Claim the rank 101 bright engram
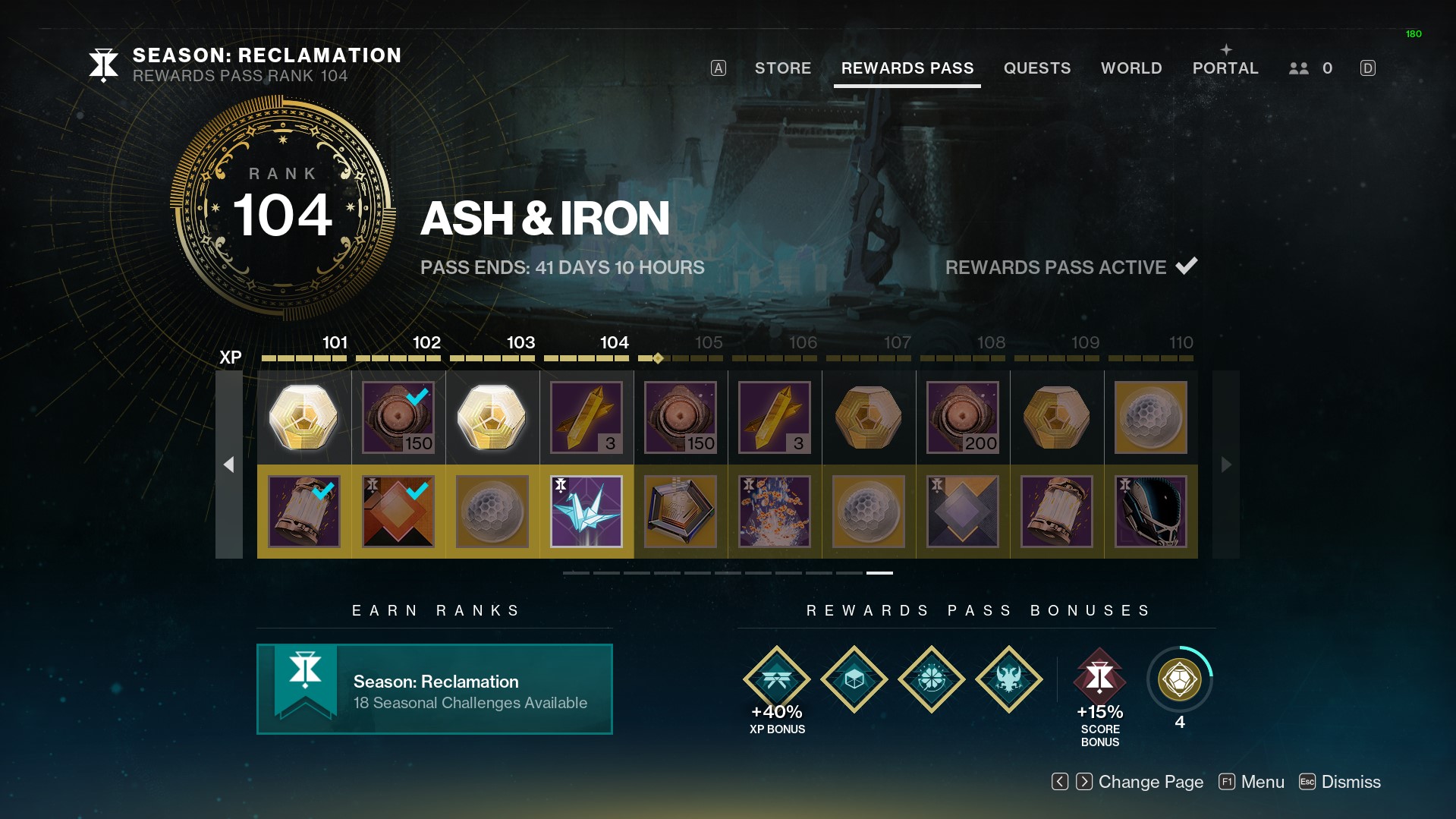This screenshot has width=1456, height=819. 303,417
